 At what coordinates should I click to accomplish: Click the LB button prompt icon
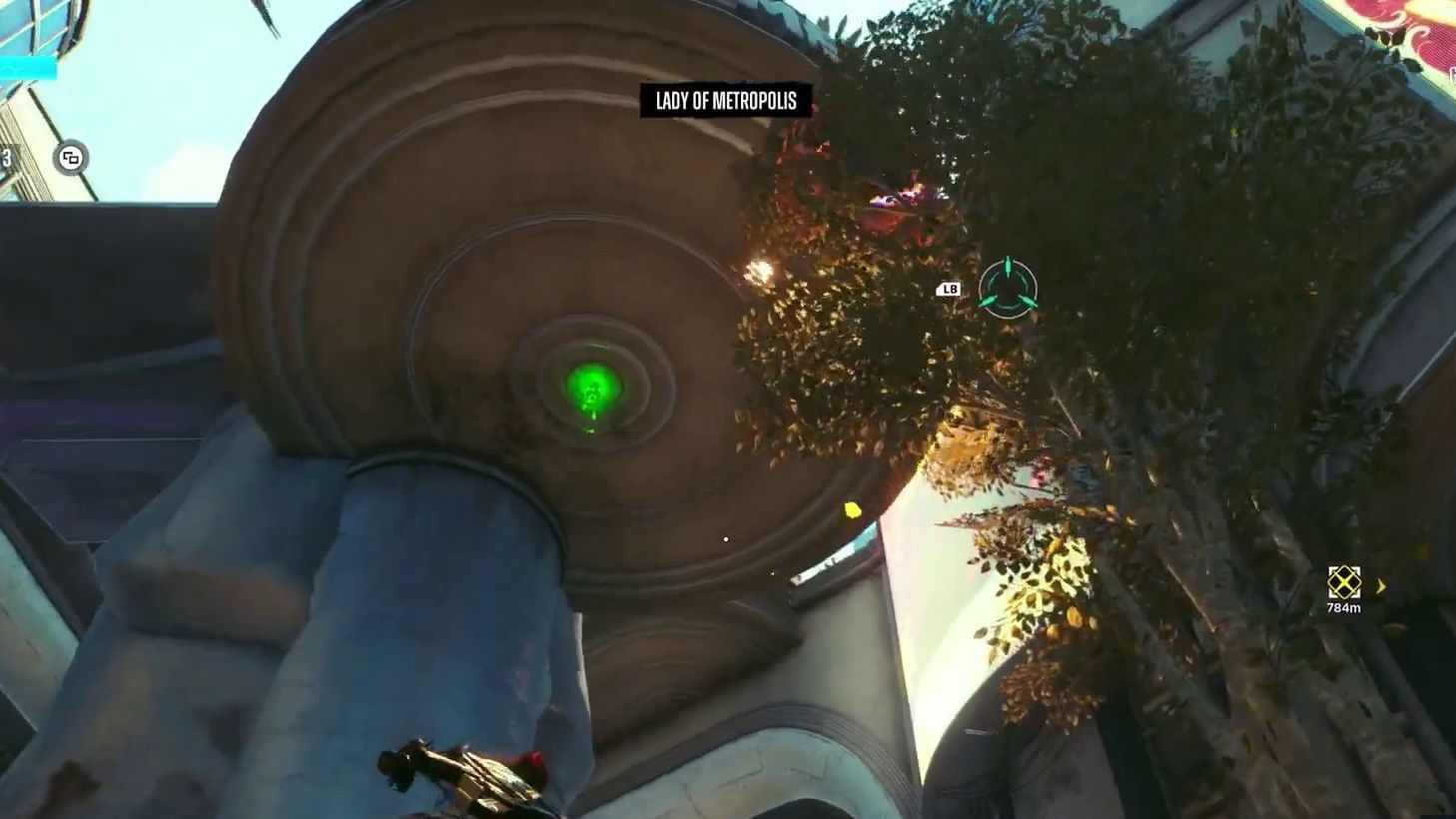coord(947,289)
